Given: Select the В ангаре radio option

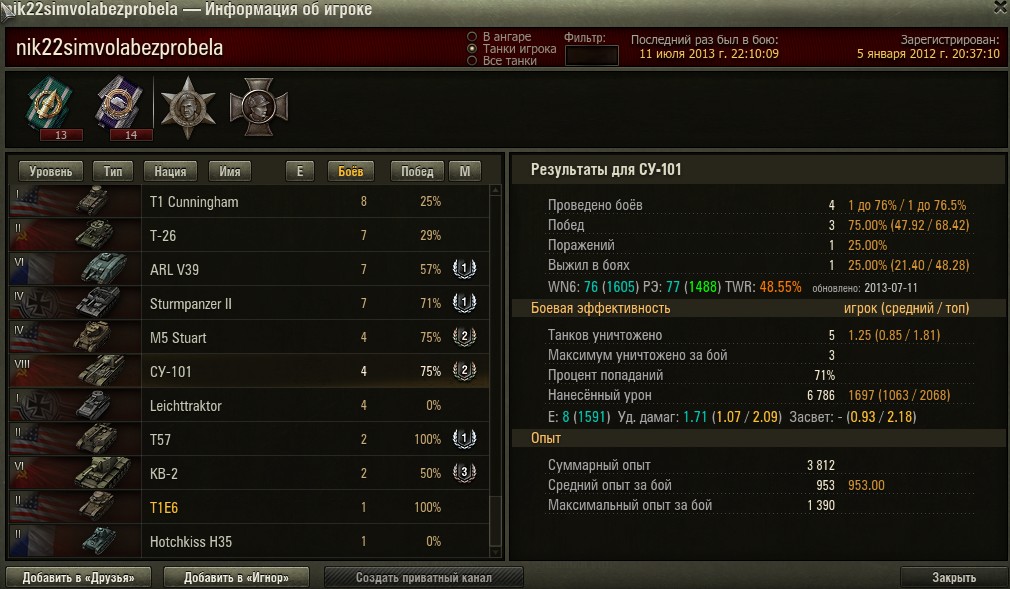Looking at the screenshot, I should 472,37.
